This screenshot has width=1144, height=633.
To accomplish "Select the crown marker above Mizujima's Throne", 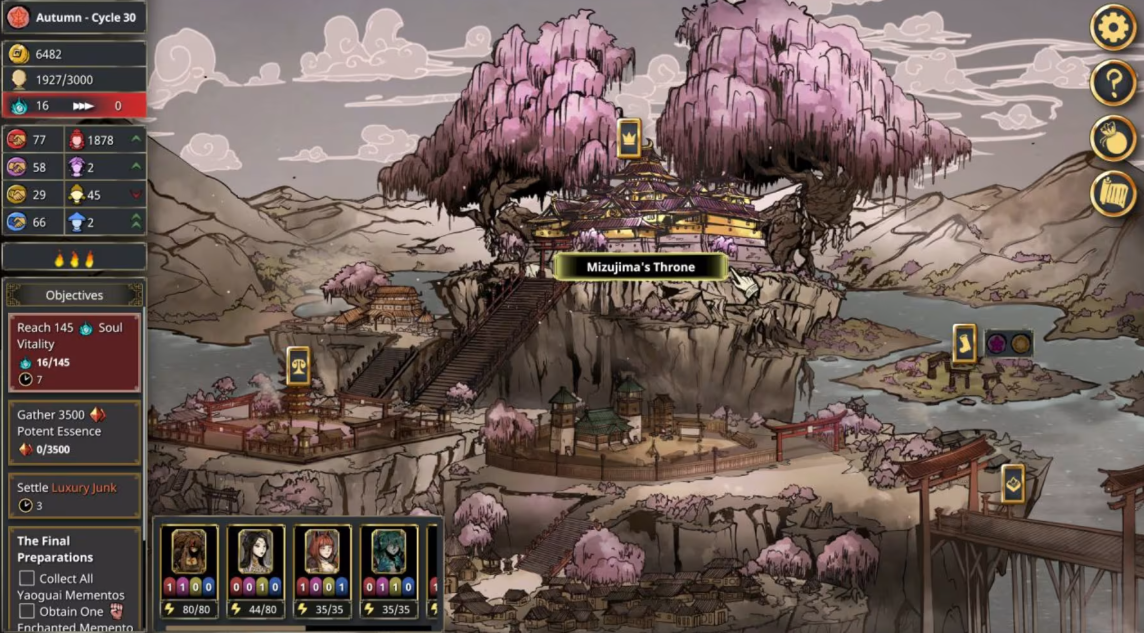I will 628,138.
